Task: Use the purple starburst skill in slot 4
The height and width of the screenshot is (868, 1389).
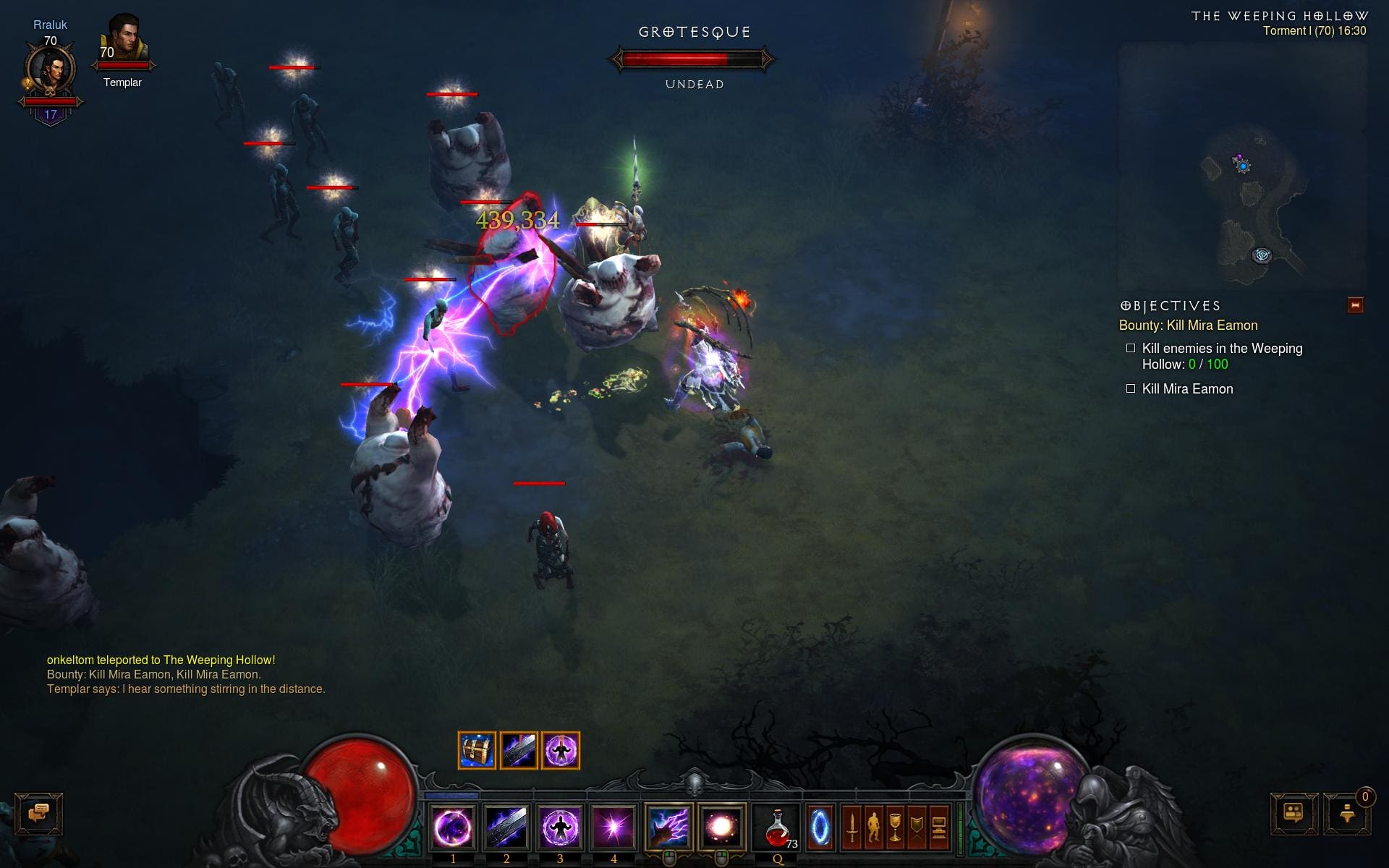Action: [613, 827]
